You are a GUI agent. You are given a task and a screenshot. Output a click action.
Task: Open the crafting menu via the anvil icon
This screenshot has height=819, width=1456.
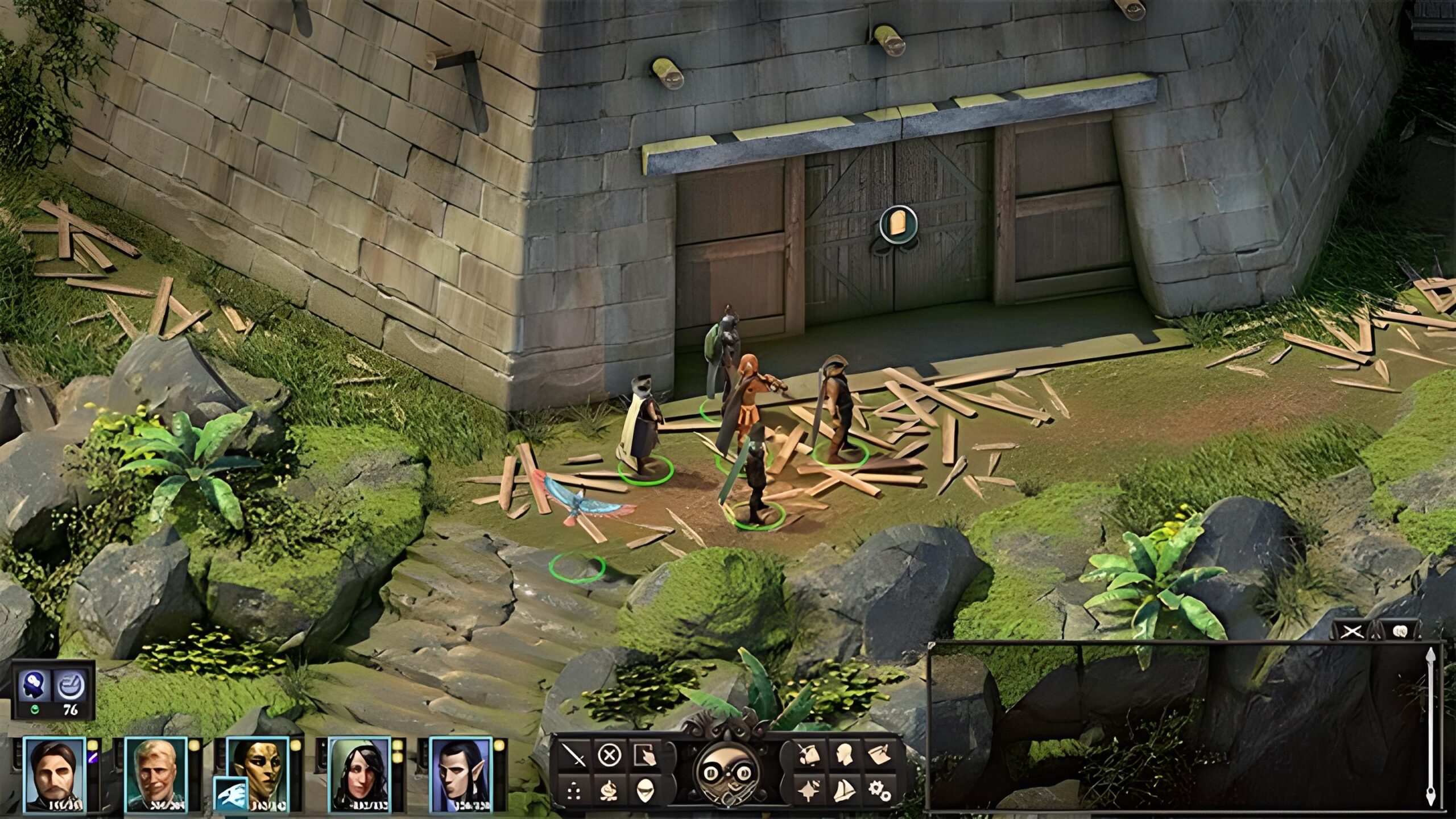[609, 792]
